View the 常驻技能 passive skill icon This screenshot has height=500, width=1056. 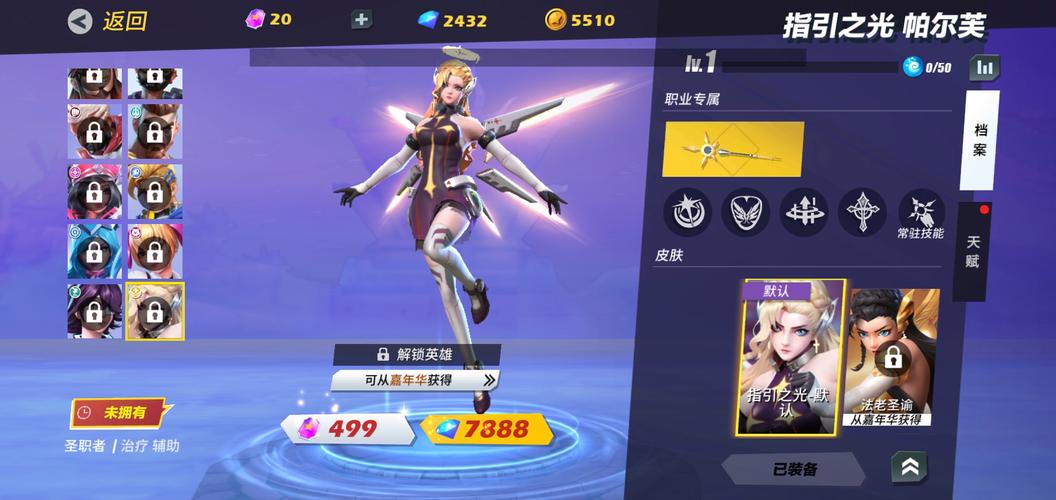920,211
